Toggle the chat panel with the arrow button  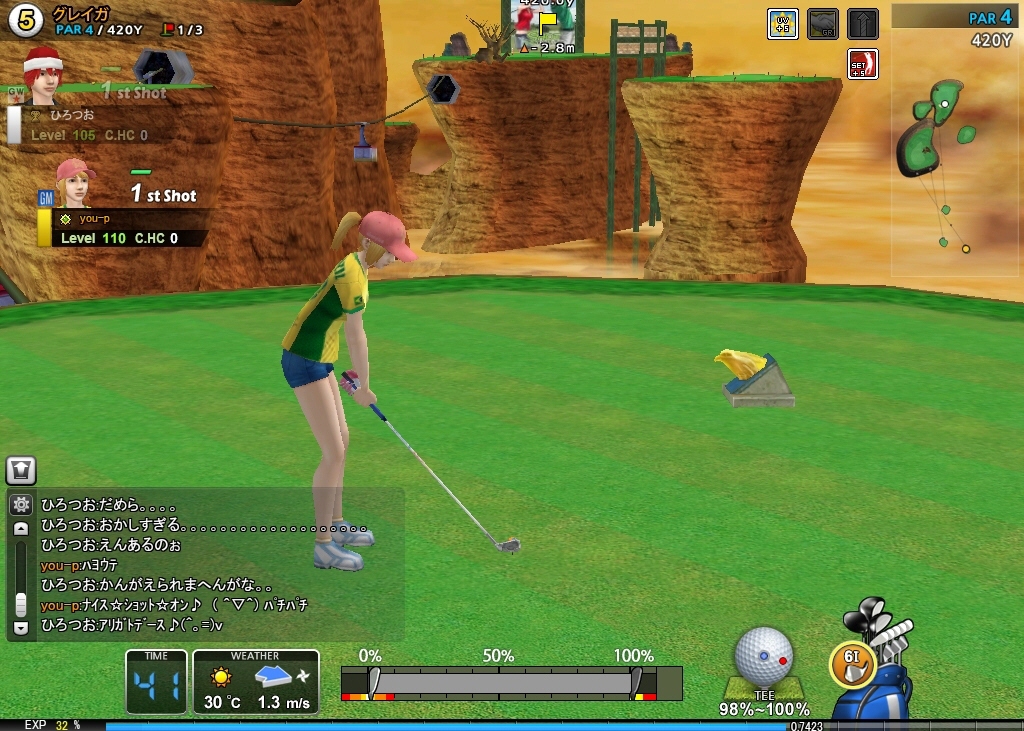21,470
